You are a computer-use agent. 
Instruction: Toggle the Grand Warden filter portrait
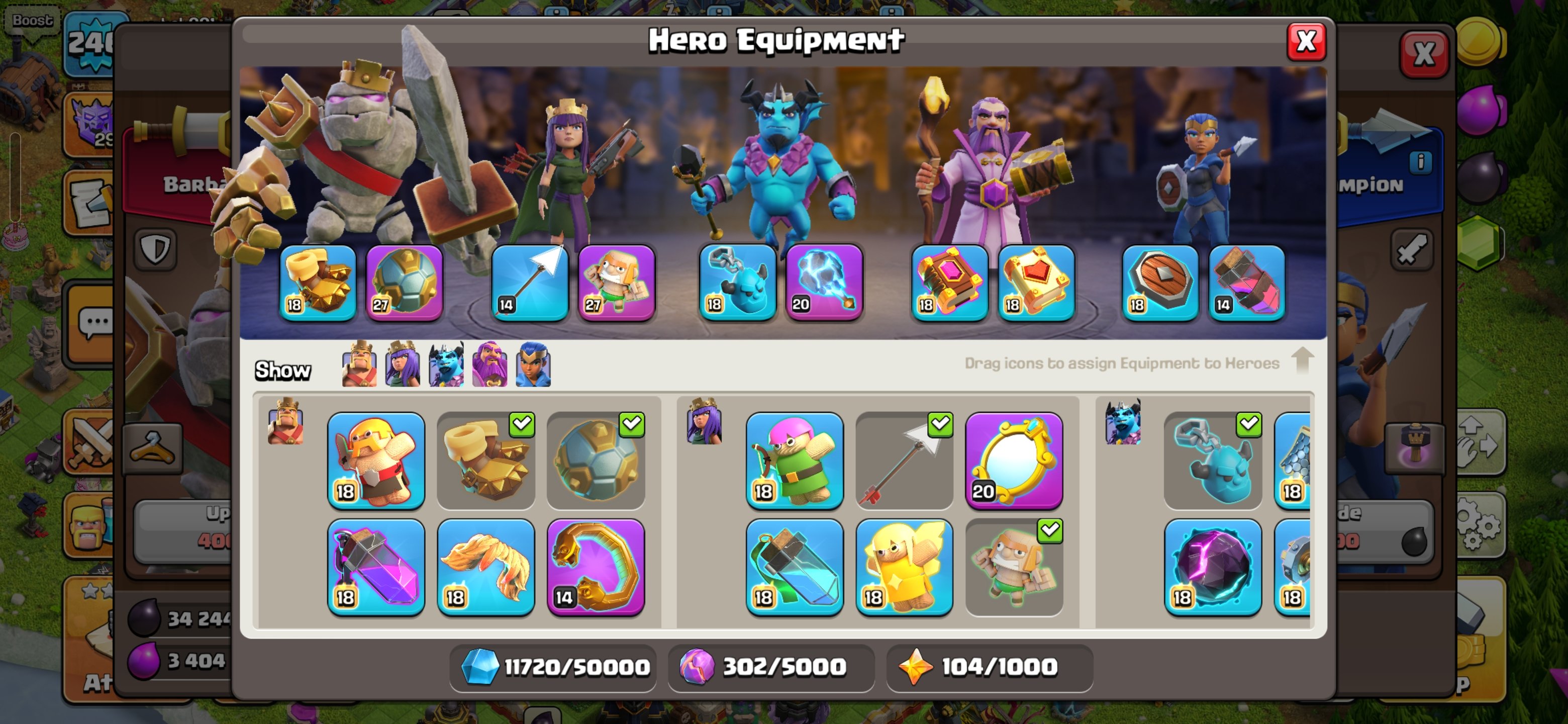tap(490, 366)
